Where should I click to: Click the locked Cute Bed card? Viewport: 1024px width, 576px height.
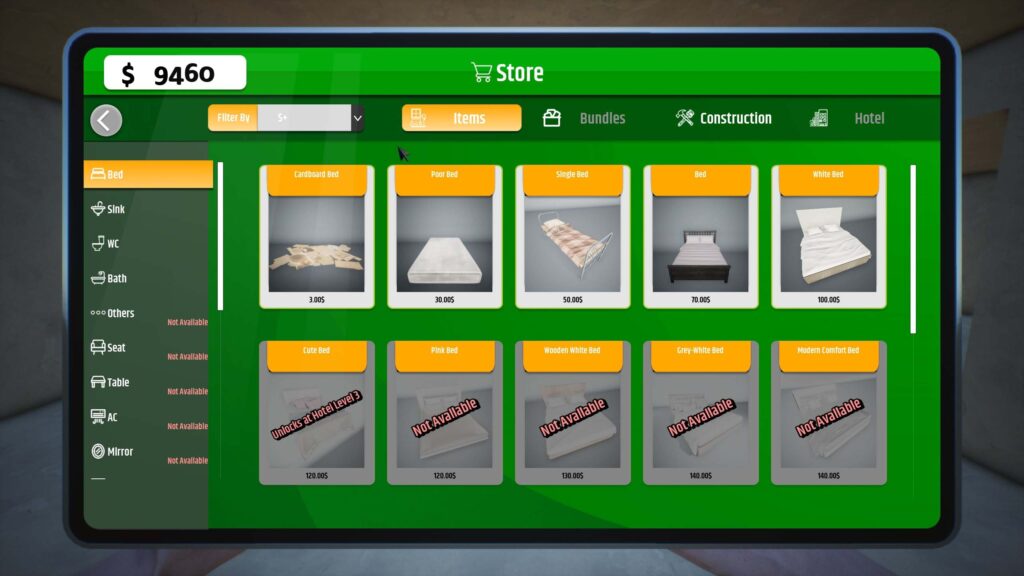pyautogui.click(x=316, y=413)
